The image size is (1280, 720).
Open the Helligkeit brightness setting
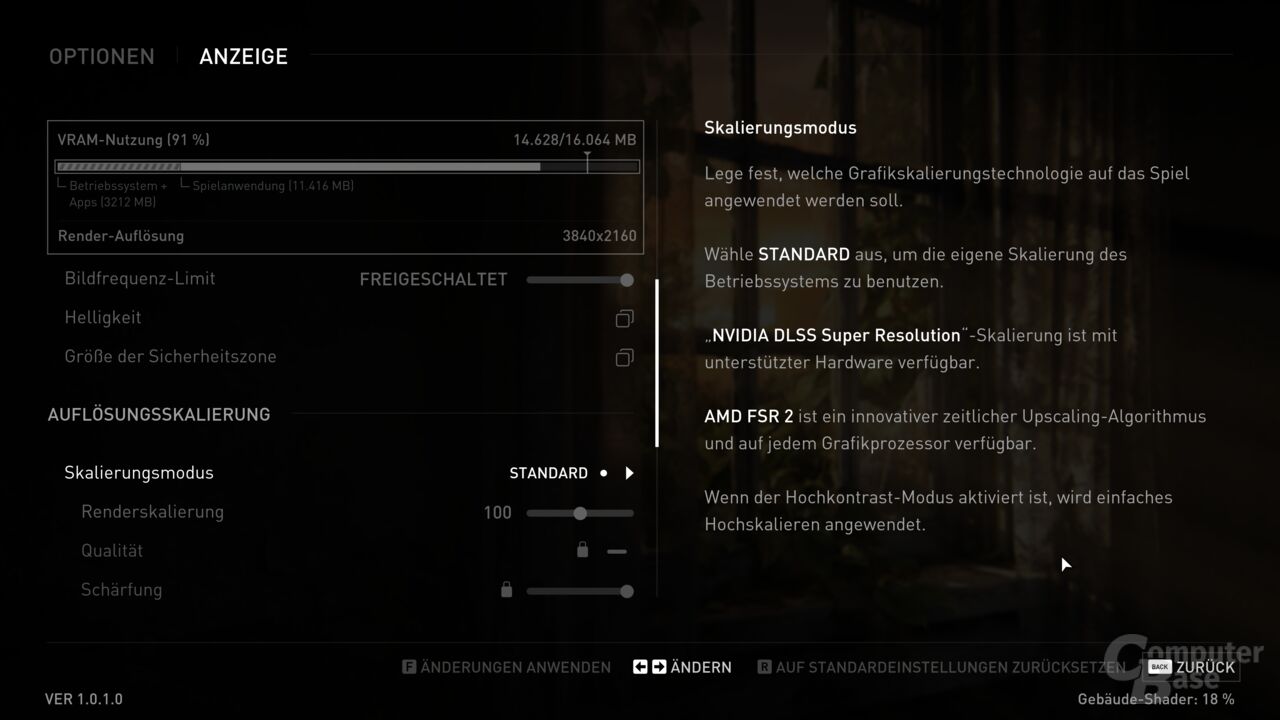pyautogui.click(x=624, y=319)
